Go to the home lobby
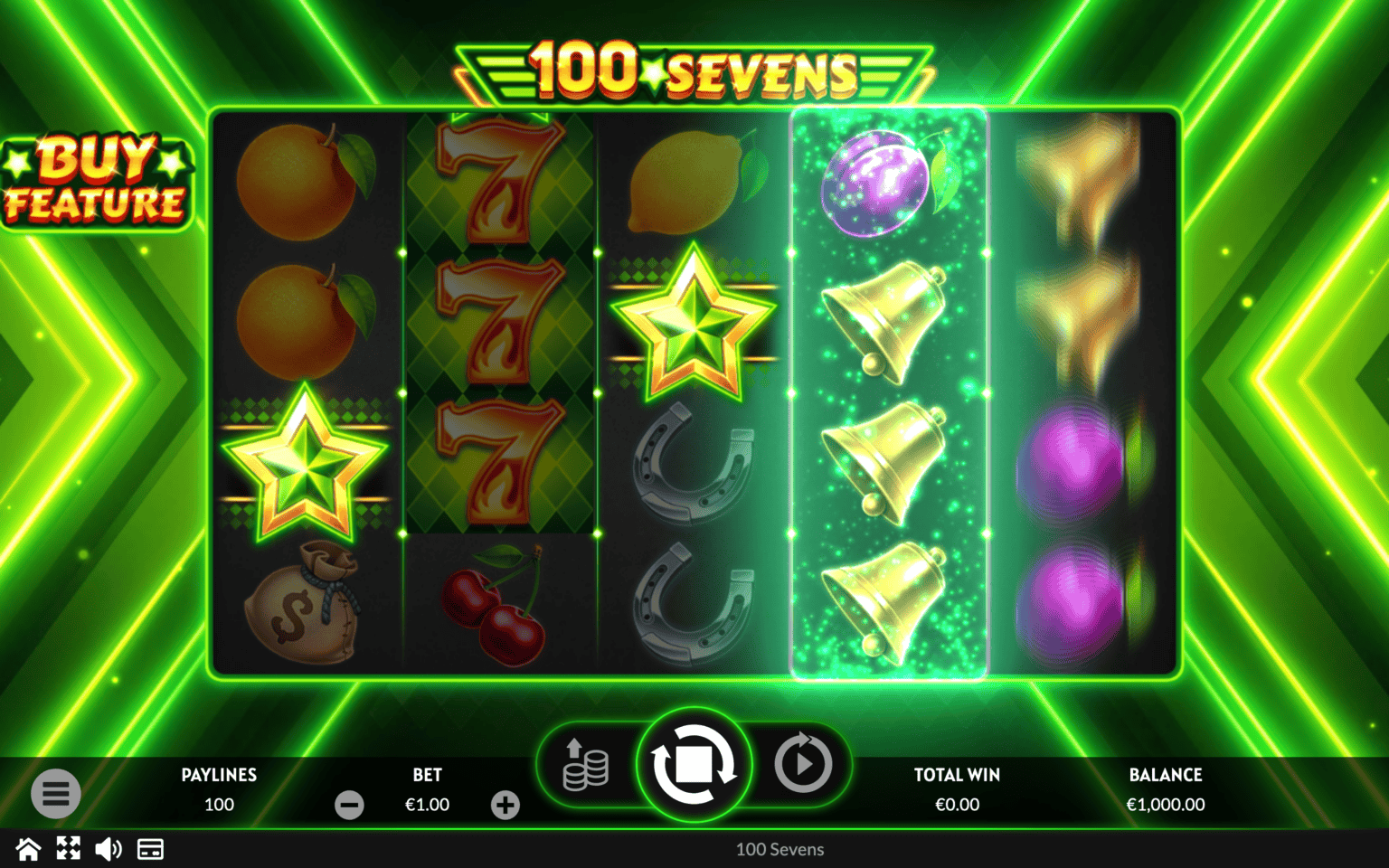Viewport: 1389px width, 868px height. pos(28,849)
